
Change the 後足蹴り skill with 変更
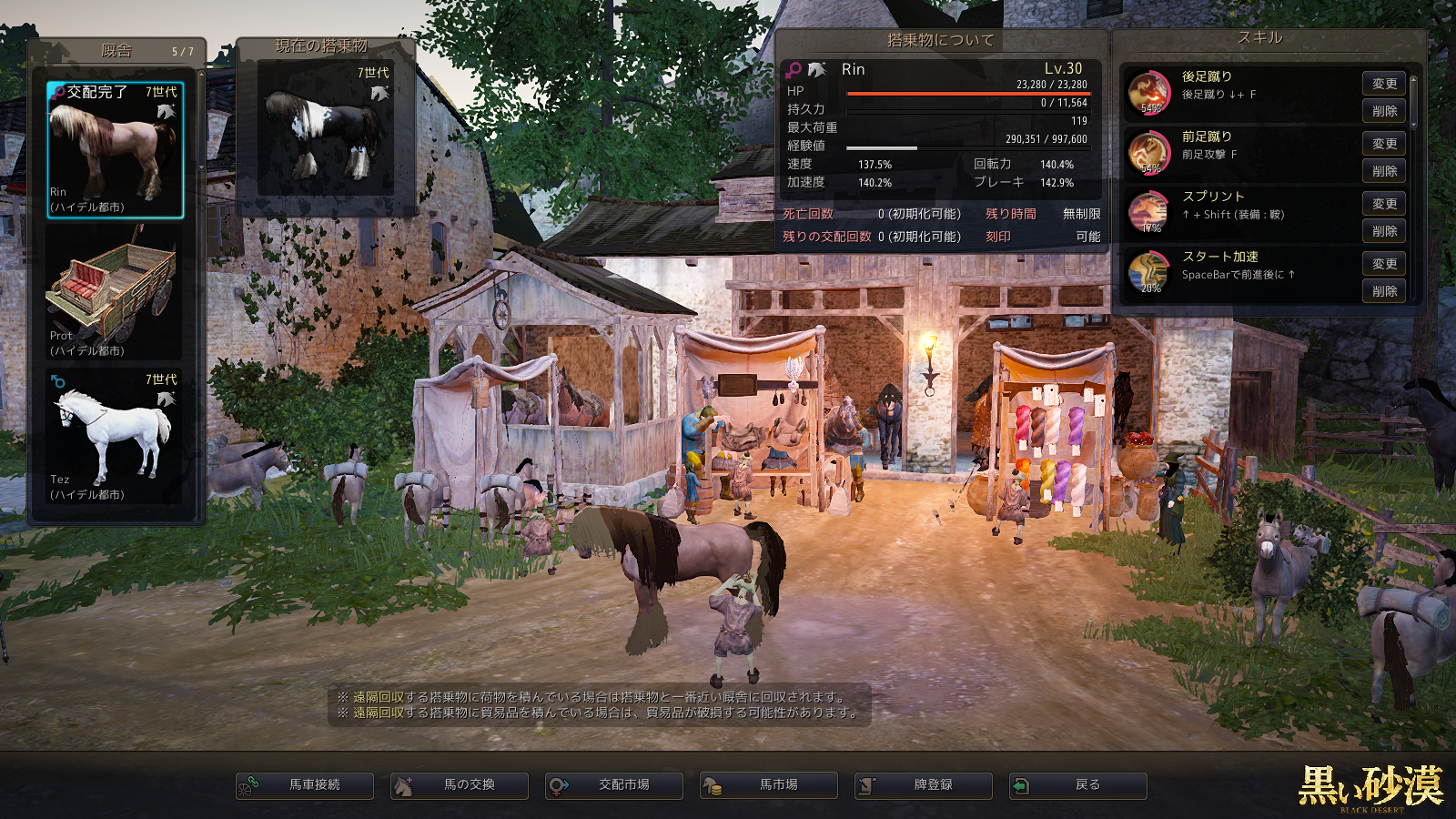pos(1384,84)
